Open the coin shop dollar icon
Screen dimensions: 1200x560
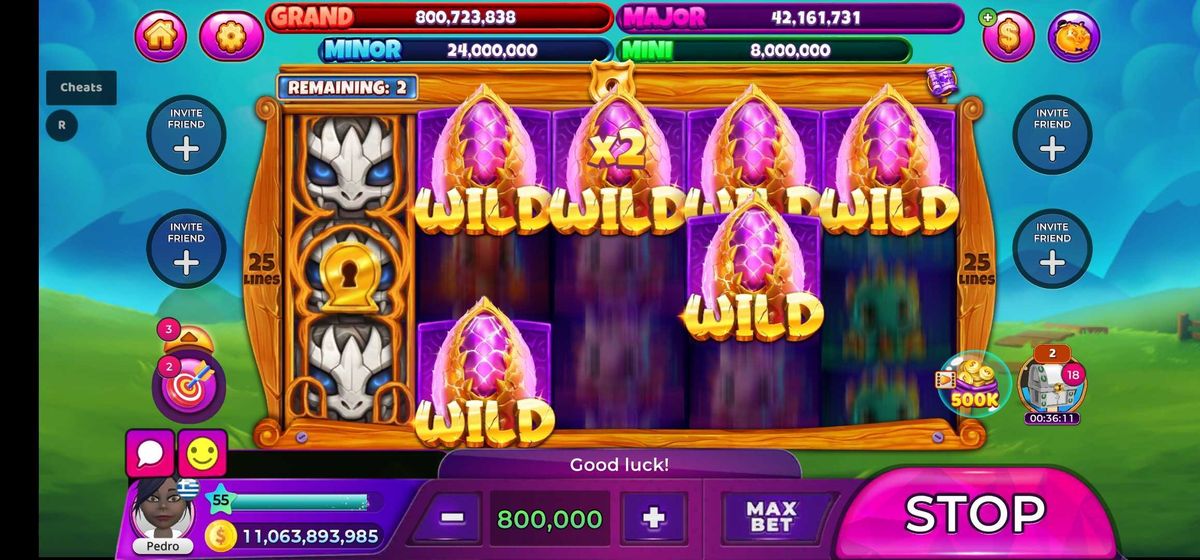(x=1008, y=36)
